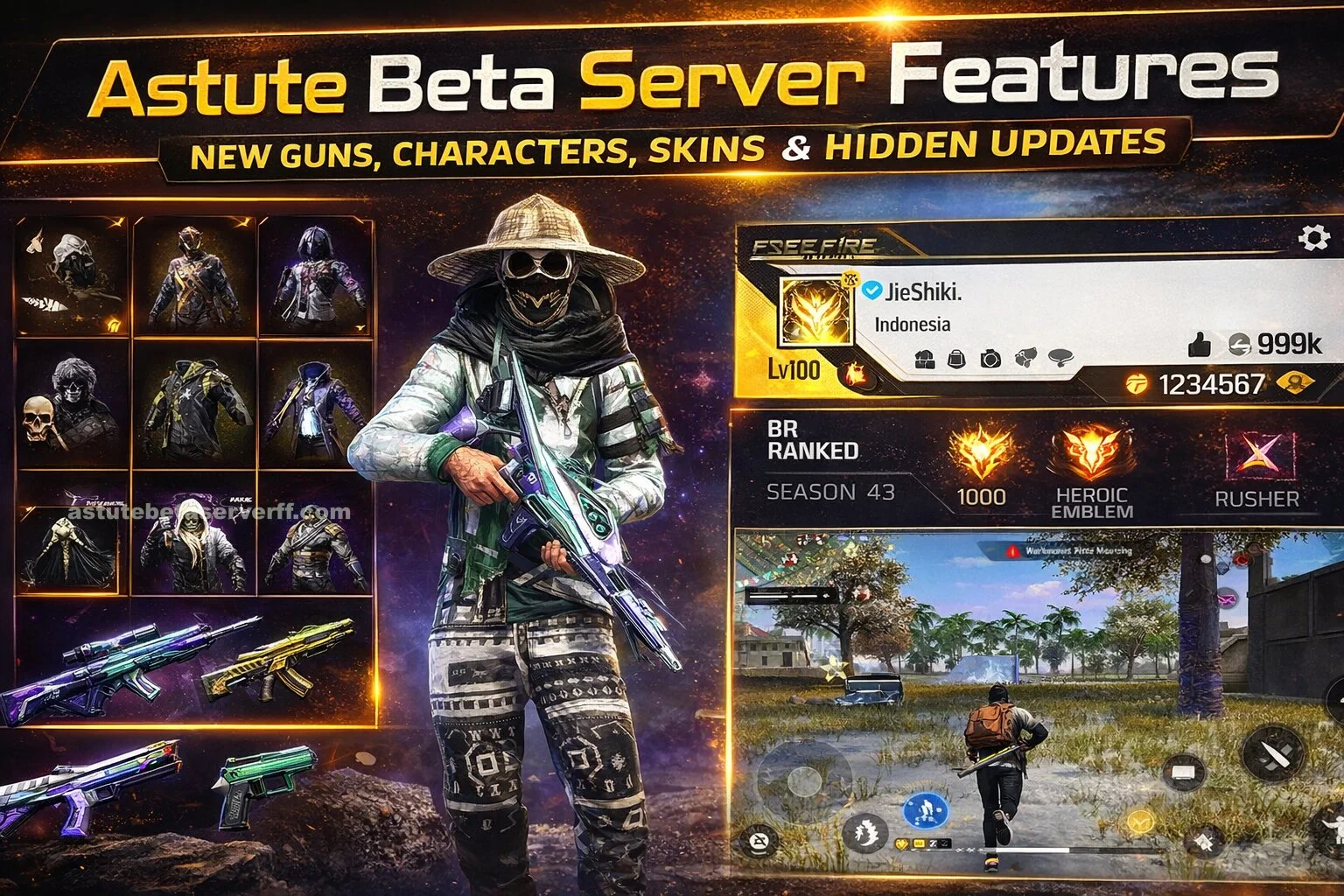Open the pet icon on the profile card

coord(1024,358)
